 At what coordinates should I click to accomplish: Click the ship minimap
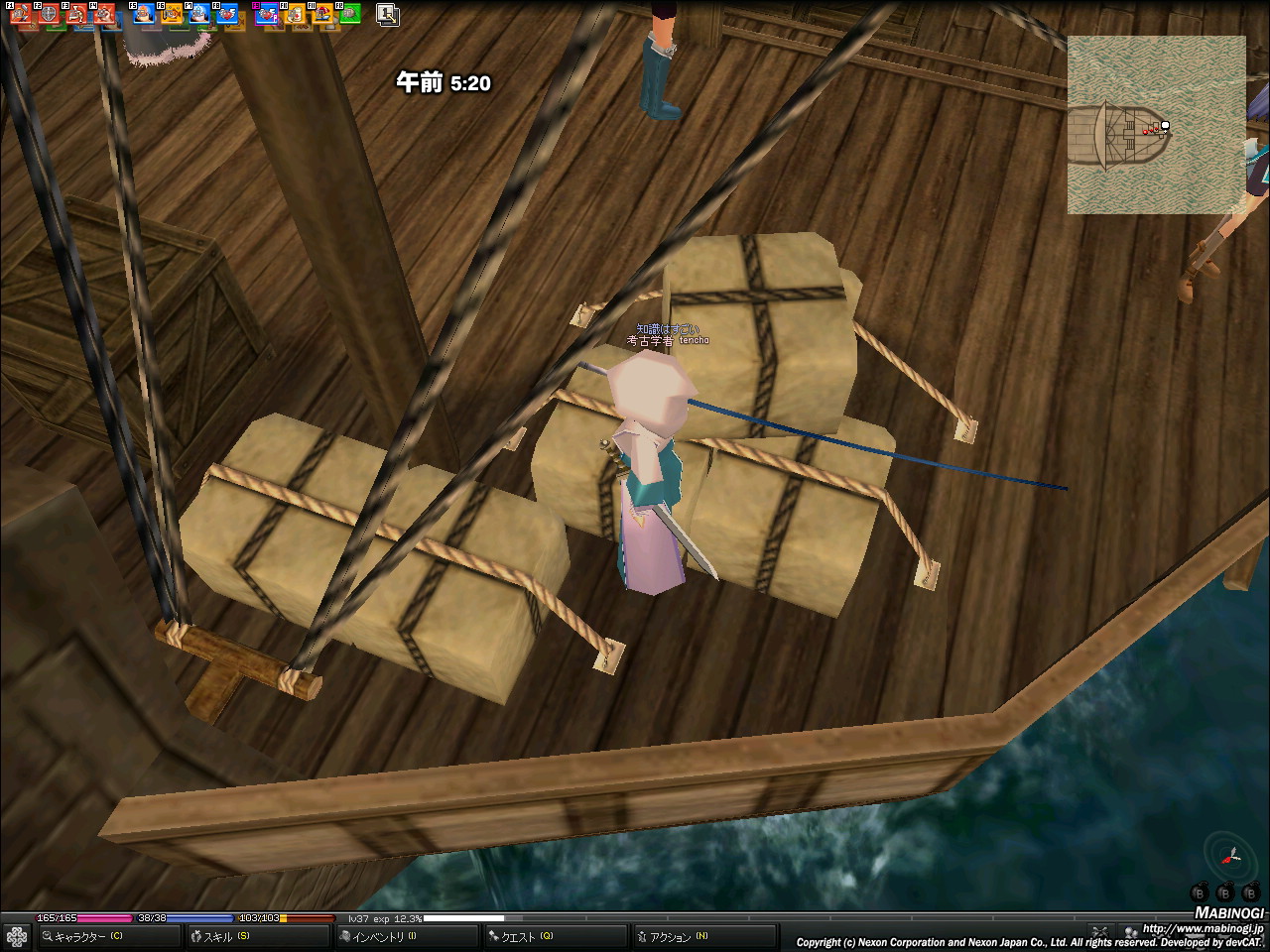click(1156, 125)
